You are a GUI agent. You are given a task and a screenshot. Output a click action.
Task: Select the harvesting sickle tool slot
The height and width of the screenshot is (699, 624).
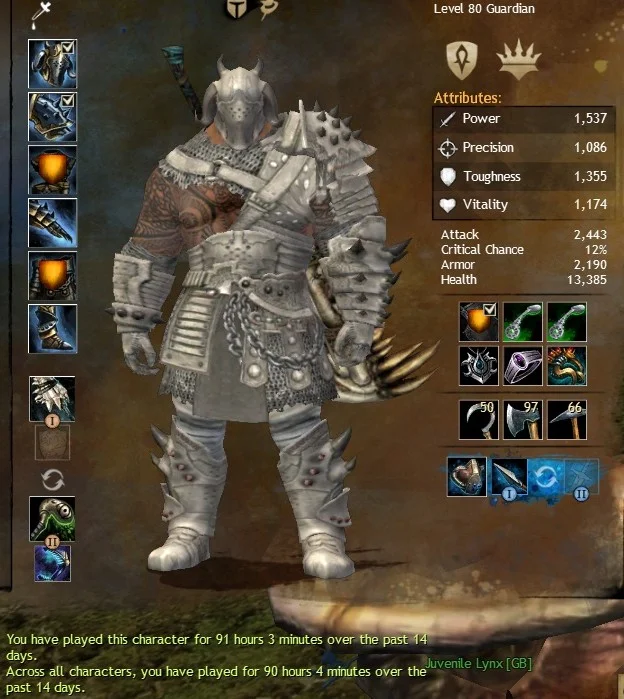(x=480, y=419)
